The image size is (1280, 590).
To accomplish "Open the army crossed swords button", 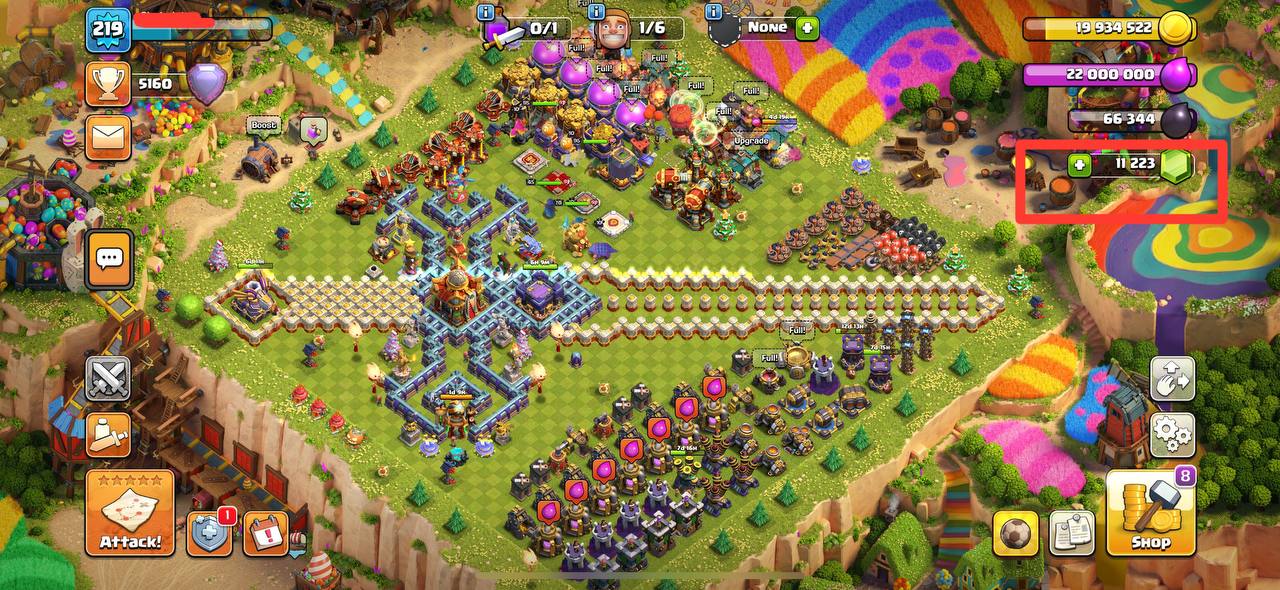I will coord(108,380).
